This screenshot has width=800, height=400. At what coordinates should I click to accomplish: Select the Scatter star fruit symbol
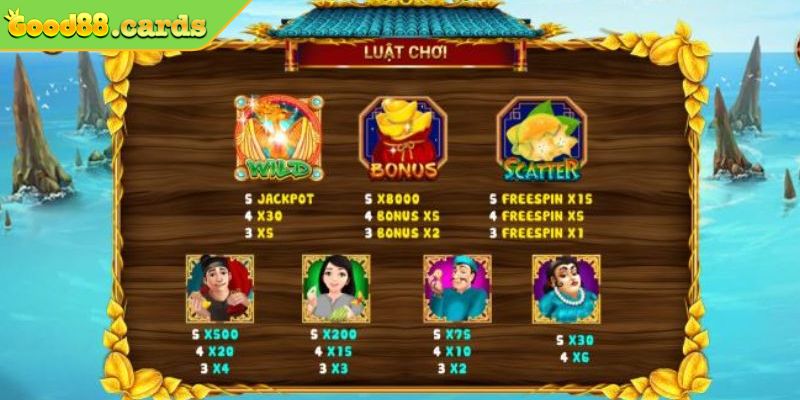pos(541,138)
